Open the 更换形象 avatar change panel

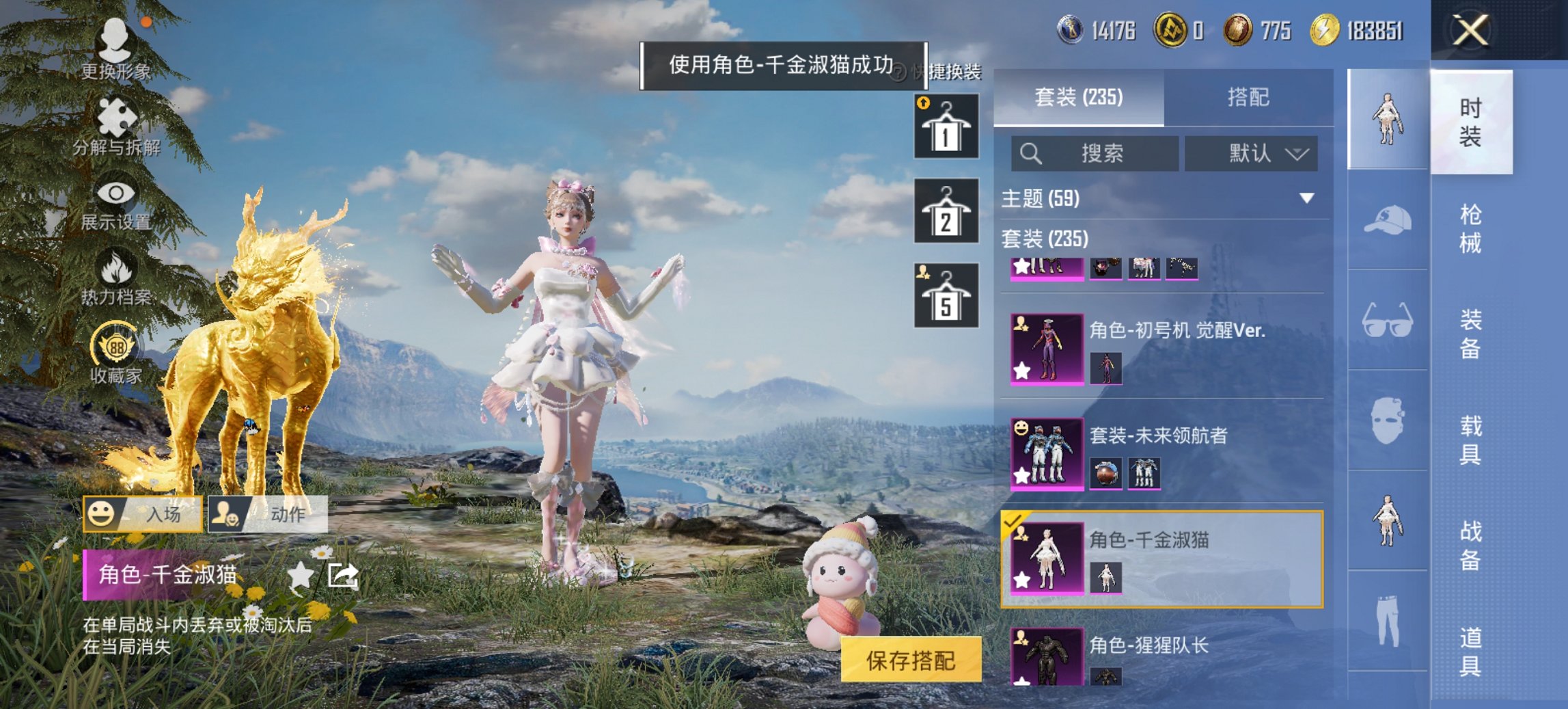116,42
